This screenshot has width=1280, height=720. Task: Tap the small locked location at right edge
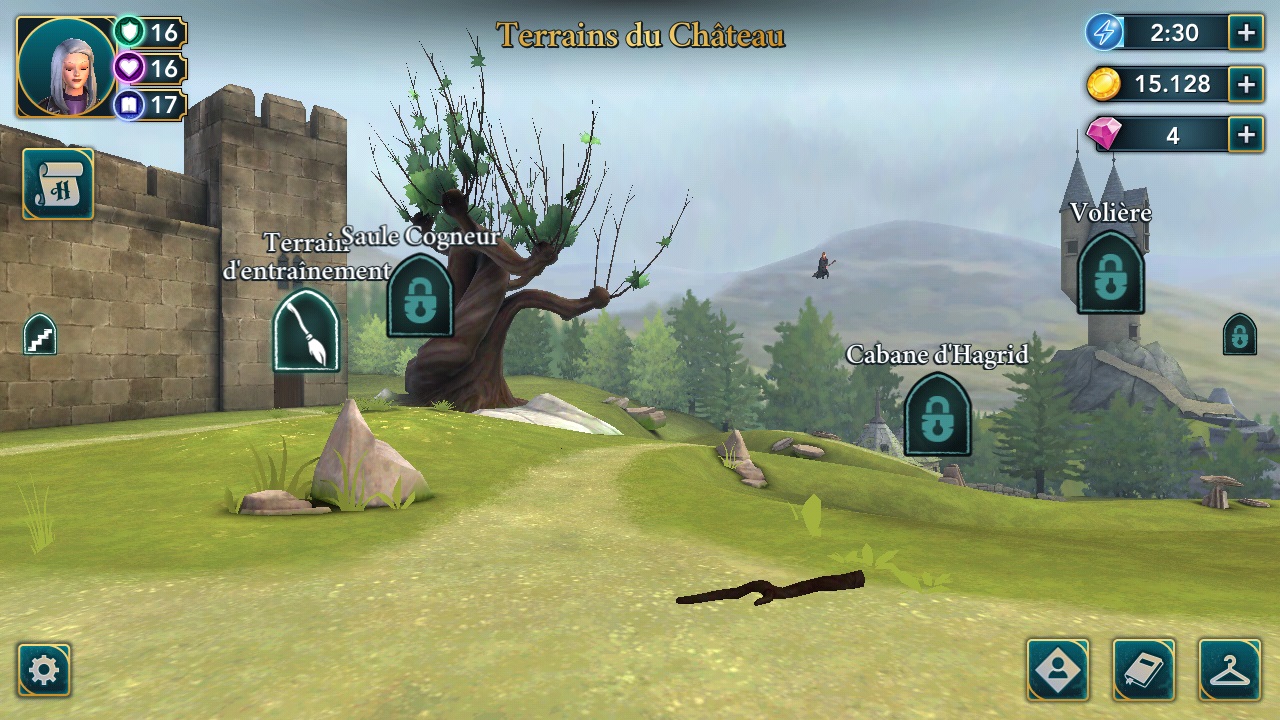[x=1239, y=335]
